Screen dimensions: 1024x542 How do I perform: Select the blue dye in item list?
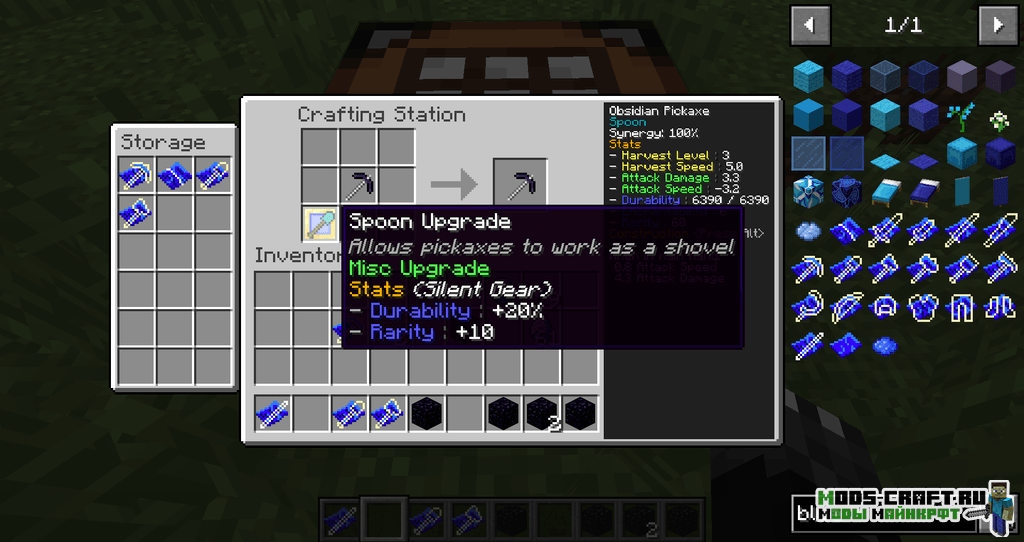click(884, 345)
